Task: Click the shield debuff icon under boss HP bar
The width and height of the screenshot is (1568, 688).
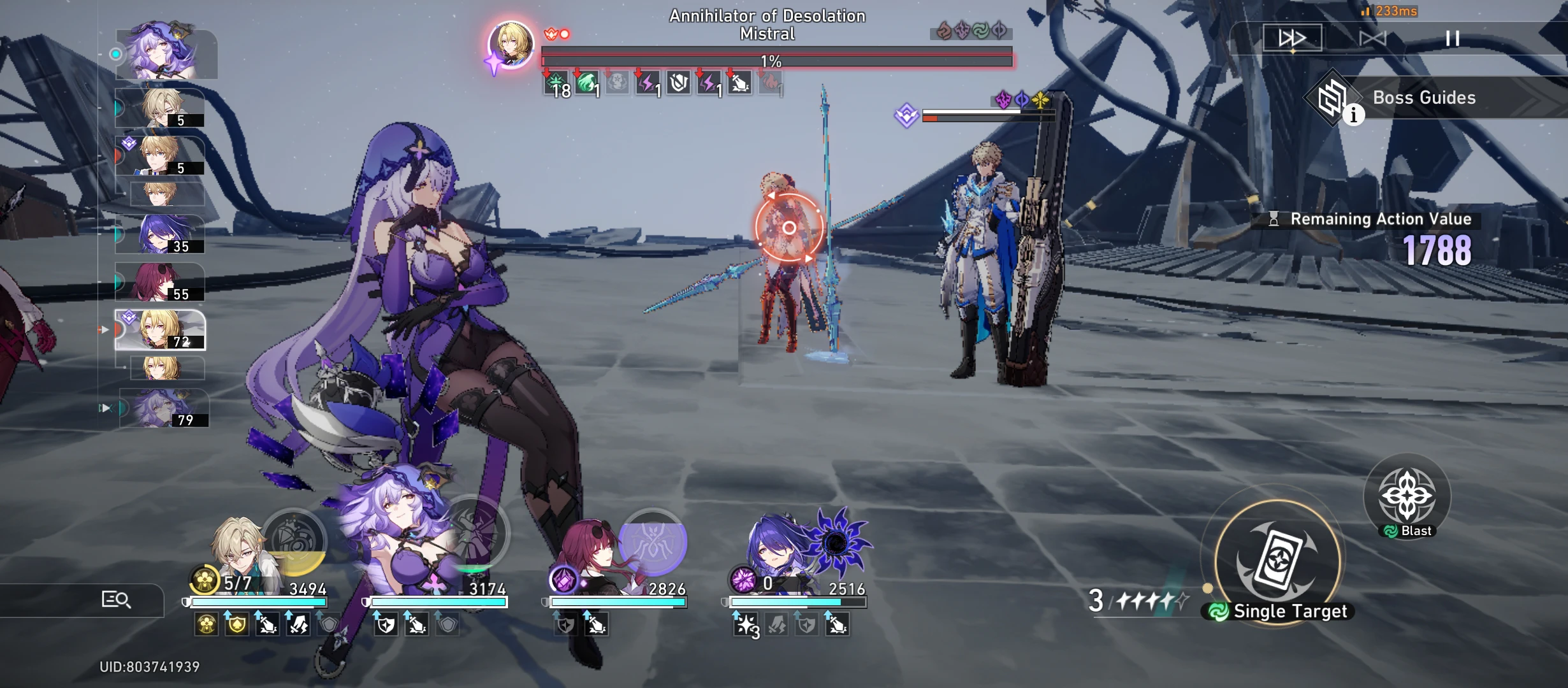Action: pyautogui.click(x=678, y=82)
